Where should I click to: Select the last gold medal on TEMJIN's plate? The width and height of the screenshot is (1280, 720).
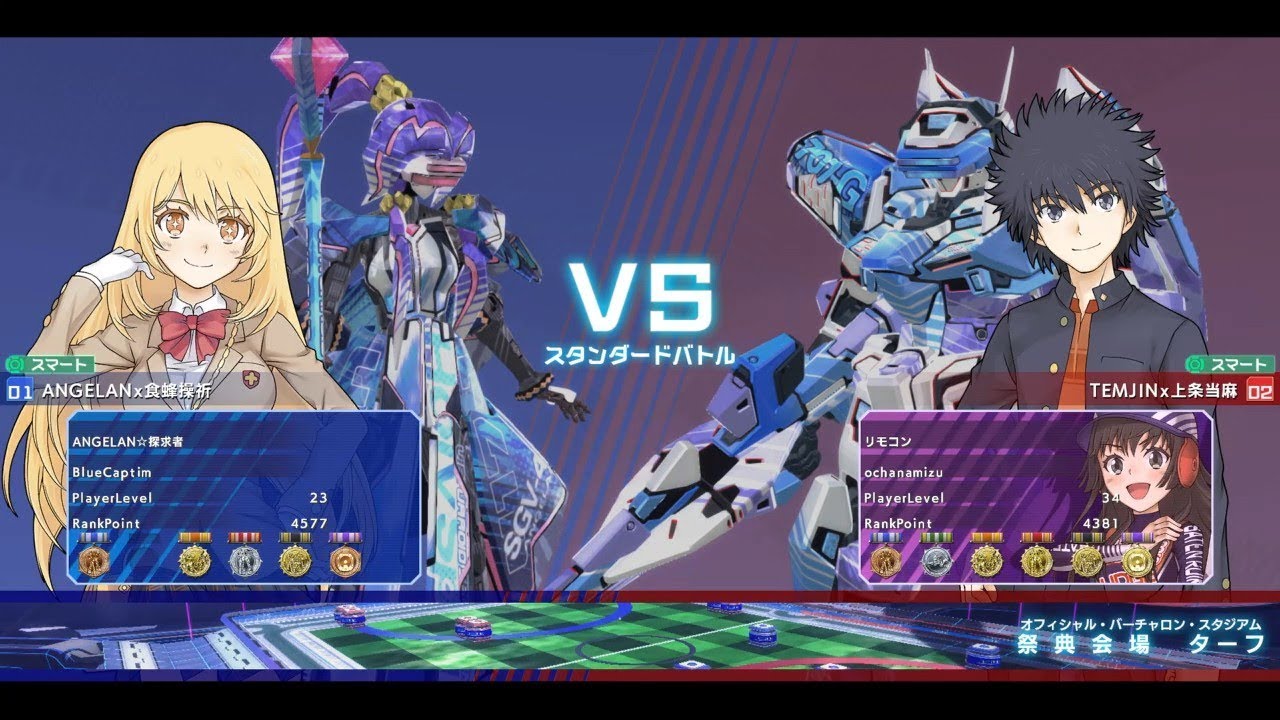tap(1138, 560)
